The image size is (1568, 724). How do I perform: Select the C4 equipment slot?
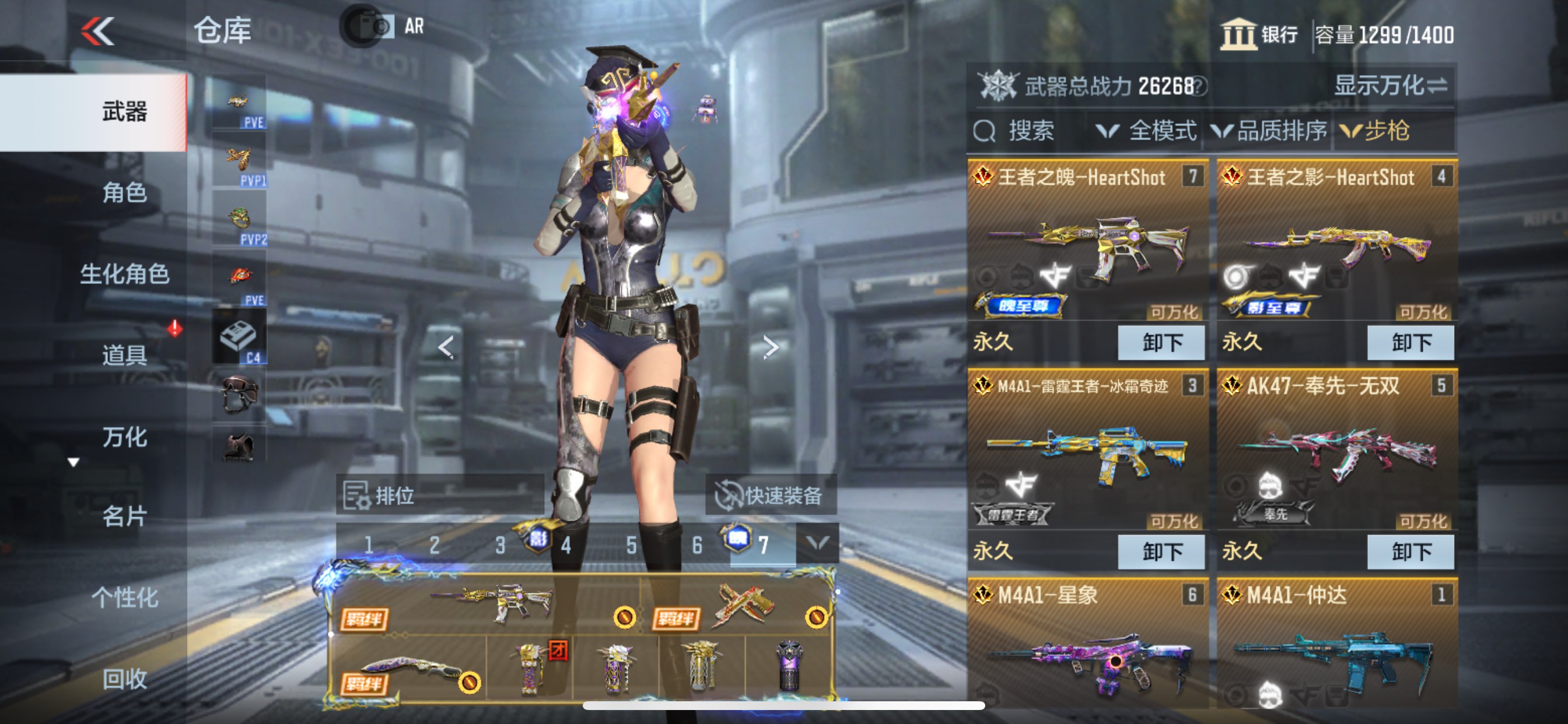coord(239,338)
